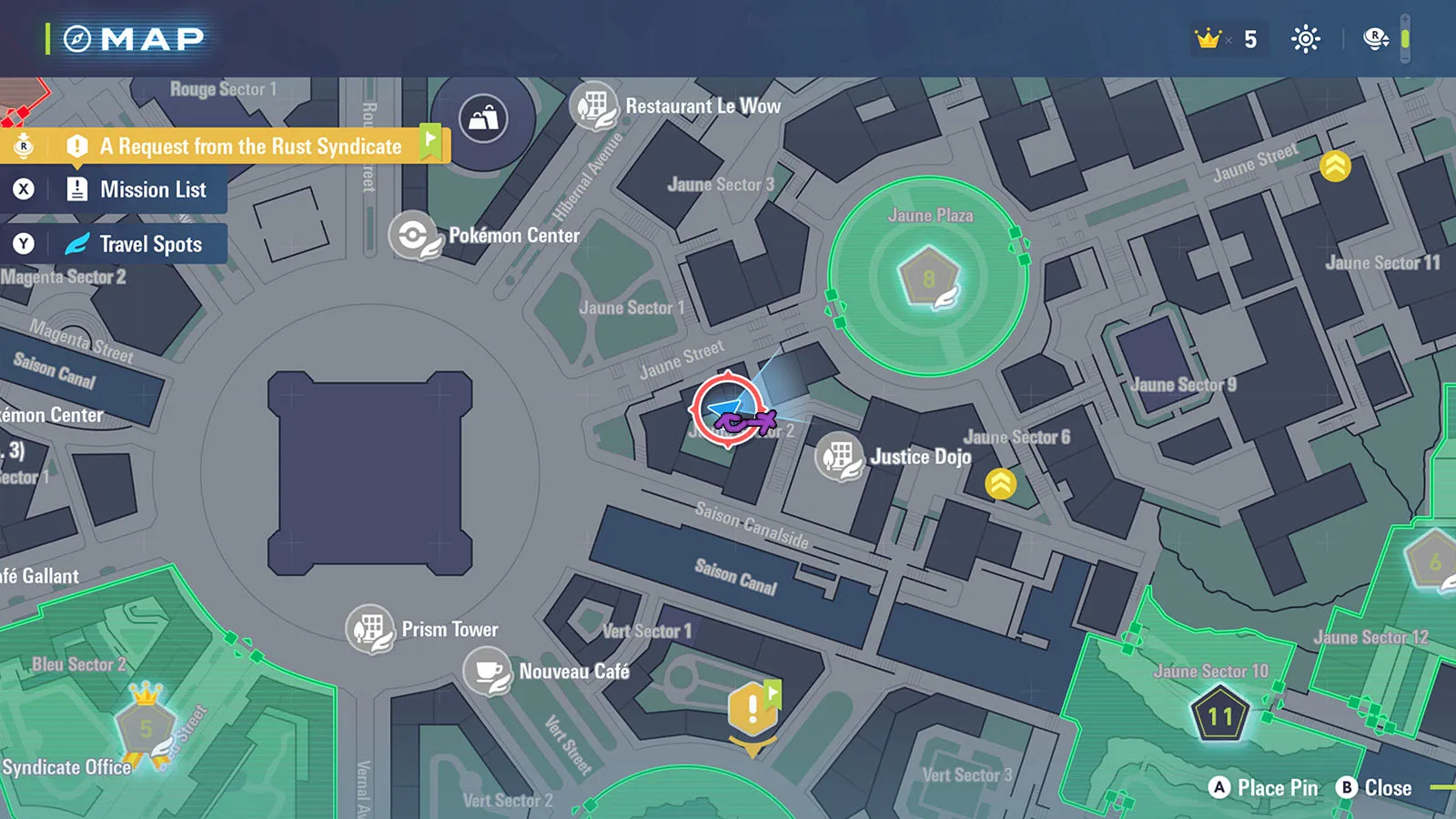1456x819 pixels.
Task: Click the yellow chevron marker on Jaune Street
Action: [1335, 166]
